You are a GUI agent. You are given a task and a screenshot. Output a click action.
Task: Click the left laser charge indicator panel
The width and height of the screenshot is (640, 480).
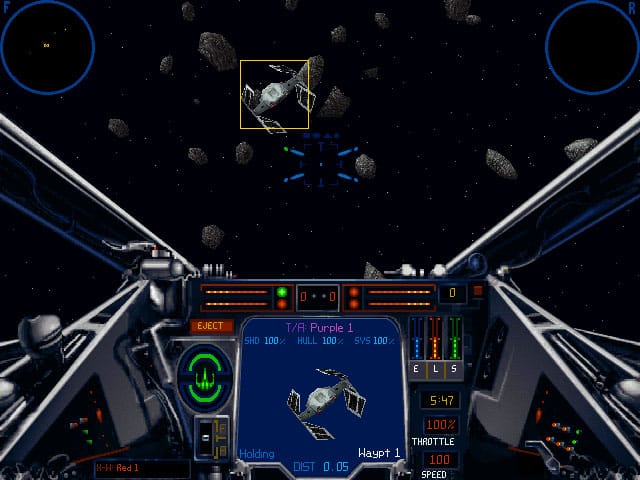coord(236,297)
